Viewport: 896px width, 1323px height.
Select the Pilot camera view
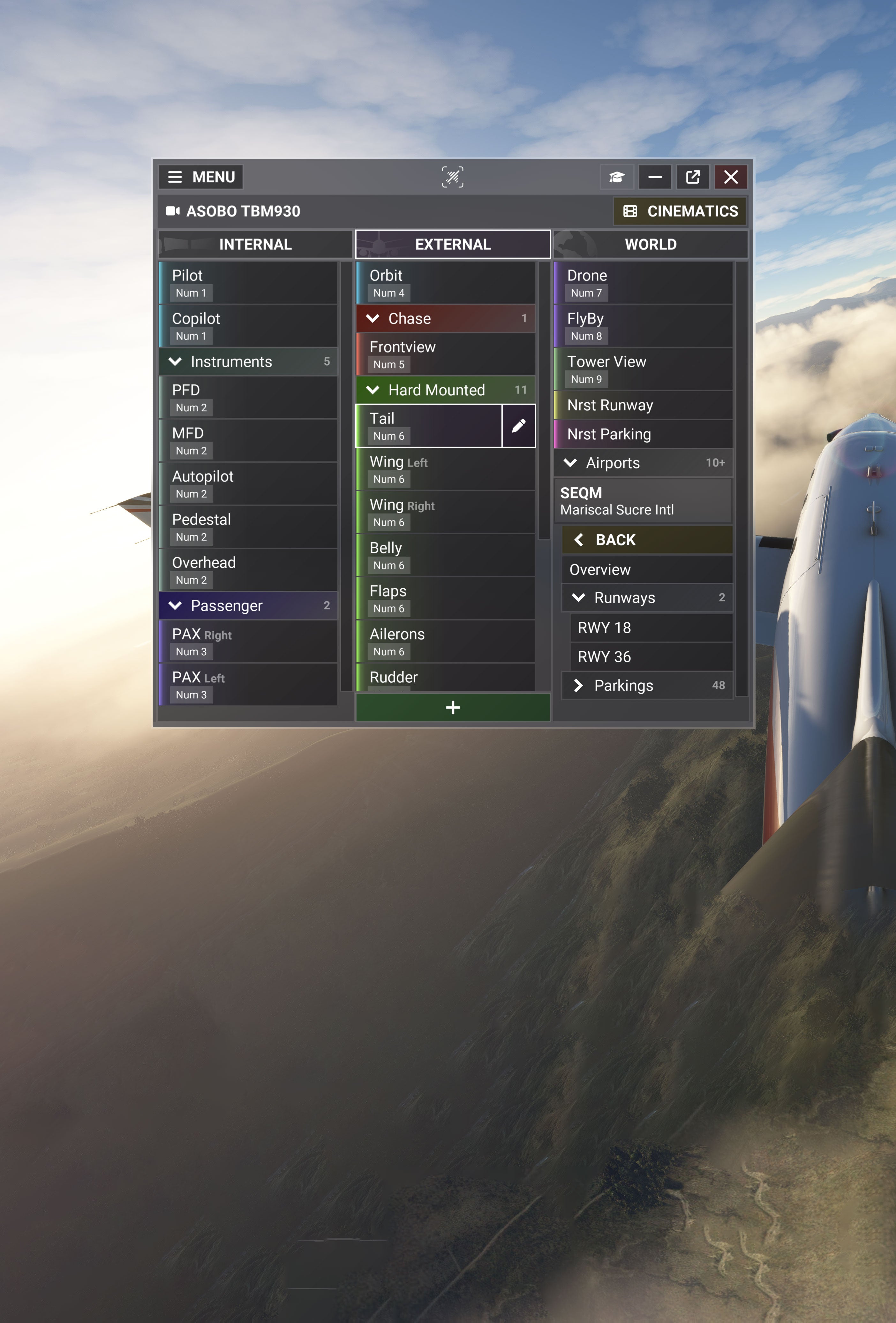click(248, 282)
